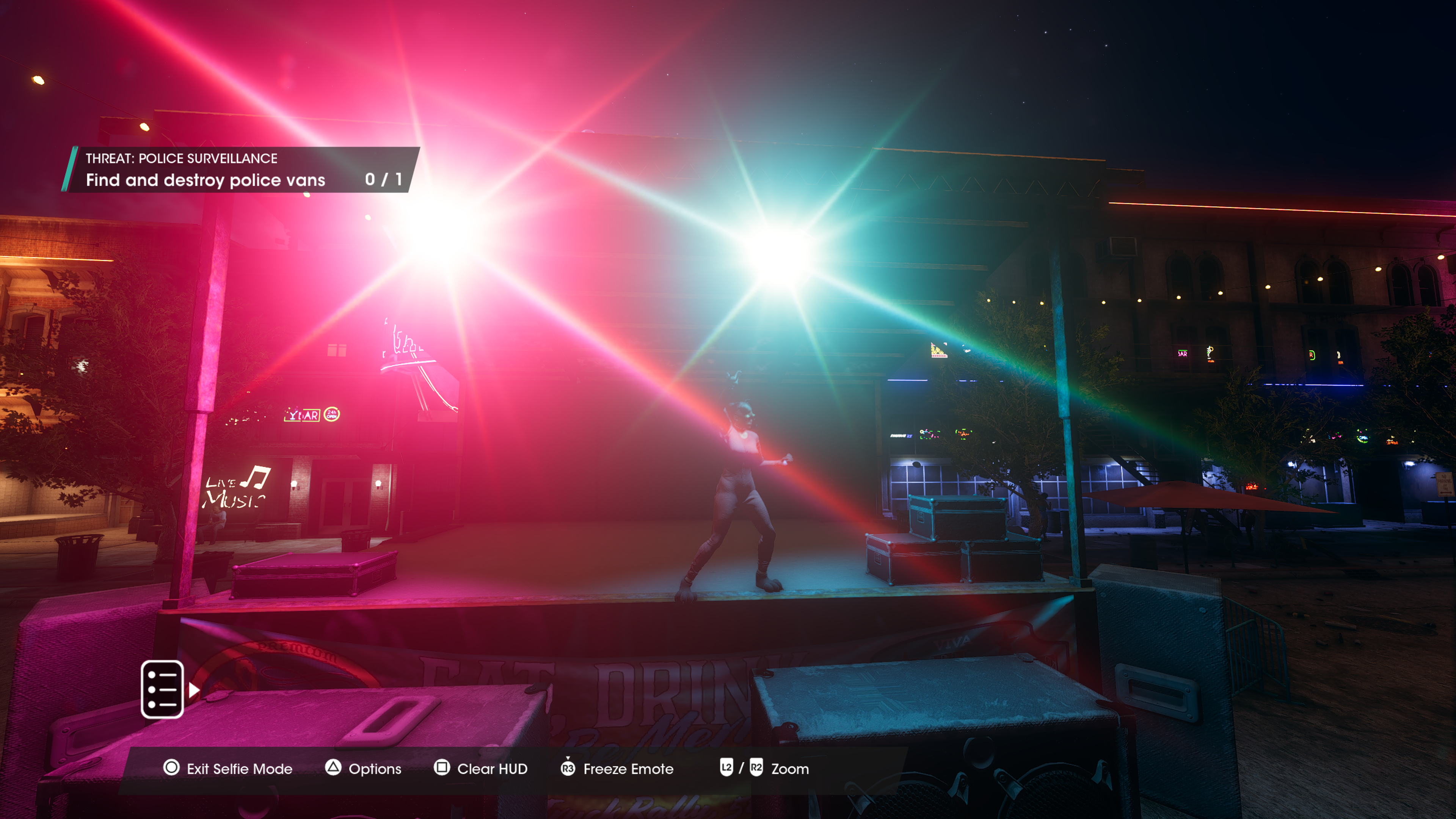Activate Clear HUD
Image resolution: width=1456 pixels, height=819 pixels.
pos(481,769)
